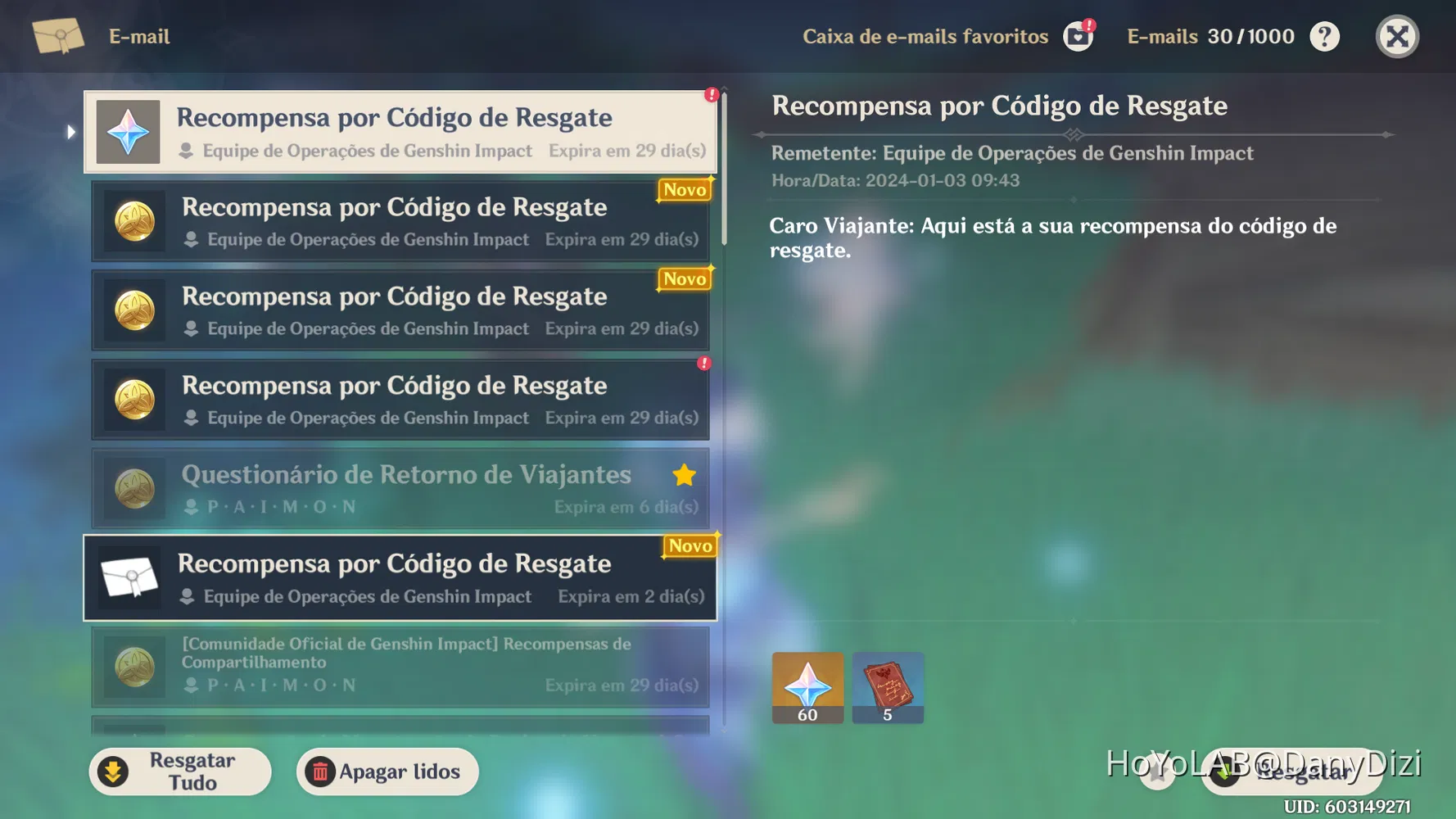Toggle the favorite star on Questionário mail
This screenshot has height=819, width=1456.
(684, 475)
